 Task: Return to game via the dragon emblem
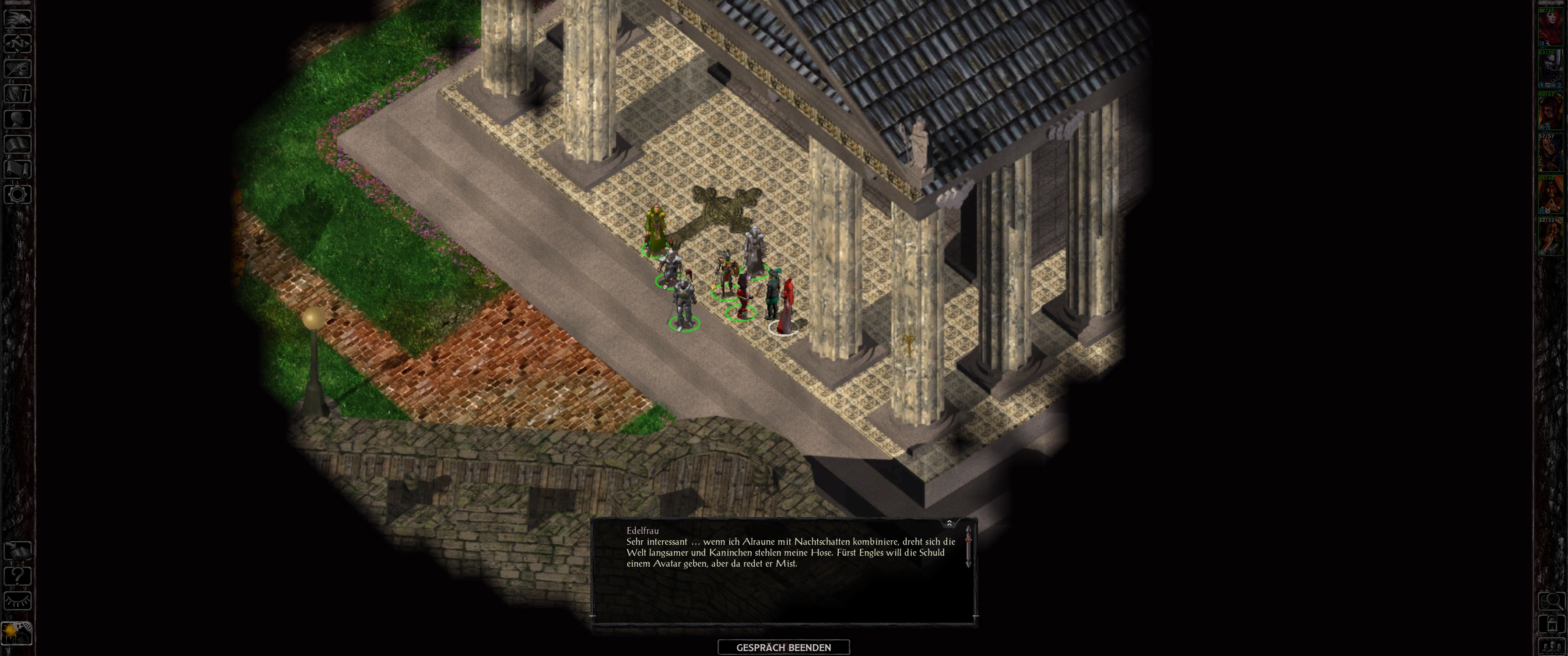pyautogui.click(x=18, y=18)
